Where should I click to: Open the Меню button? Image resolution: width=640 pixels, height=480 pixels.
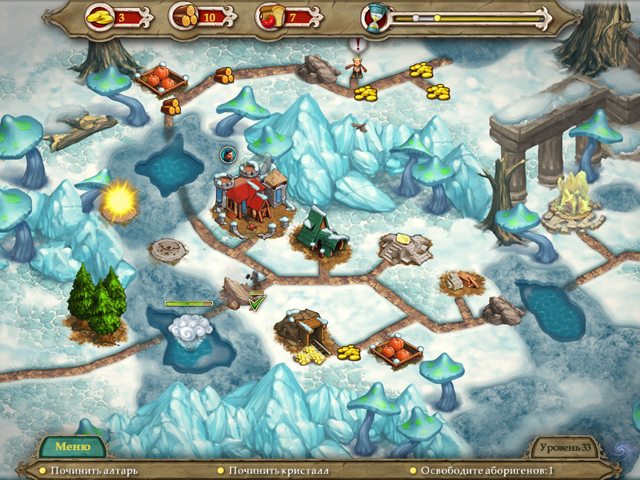pos(72,447)
